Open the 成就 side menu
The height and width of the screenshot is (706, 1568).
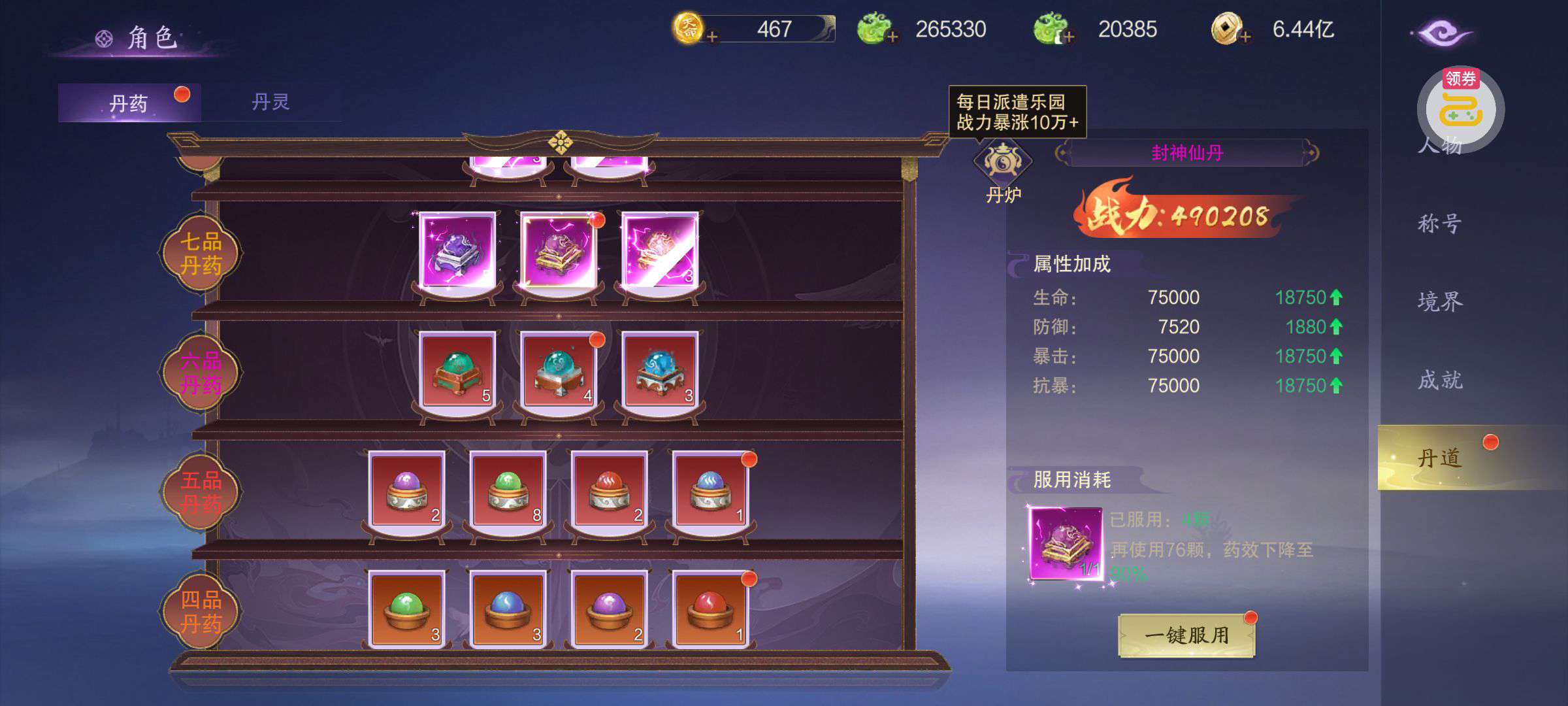[1439, 380]
